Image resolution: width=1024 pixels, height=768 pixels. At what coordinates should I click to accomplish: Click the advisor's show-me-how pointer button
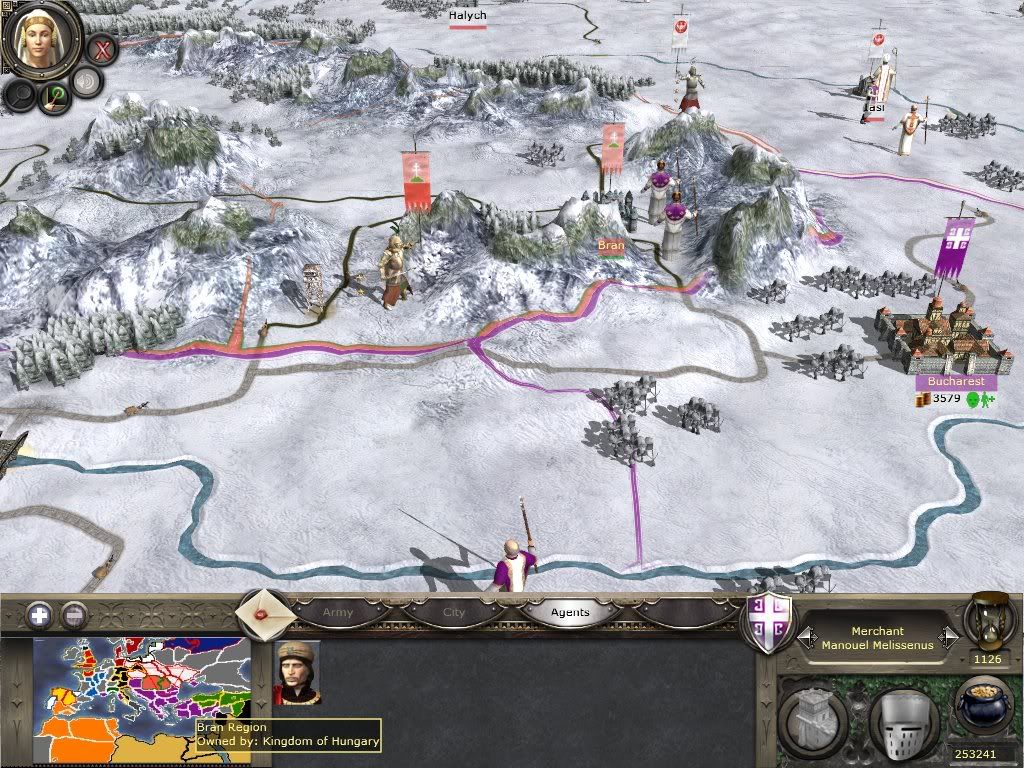[x=53, y=96]
